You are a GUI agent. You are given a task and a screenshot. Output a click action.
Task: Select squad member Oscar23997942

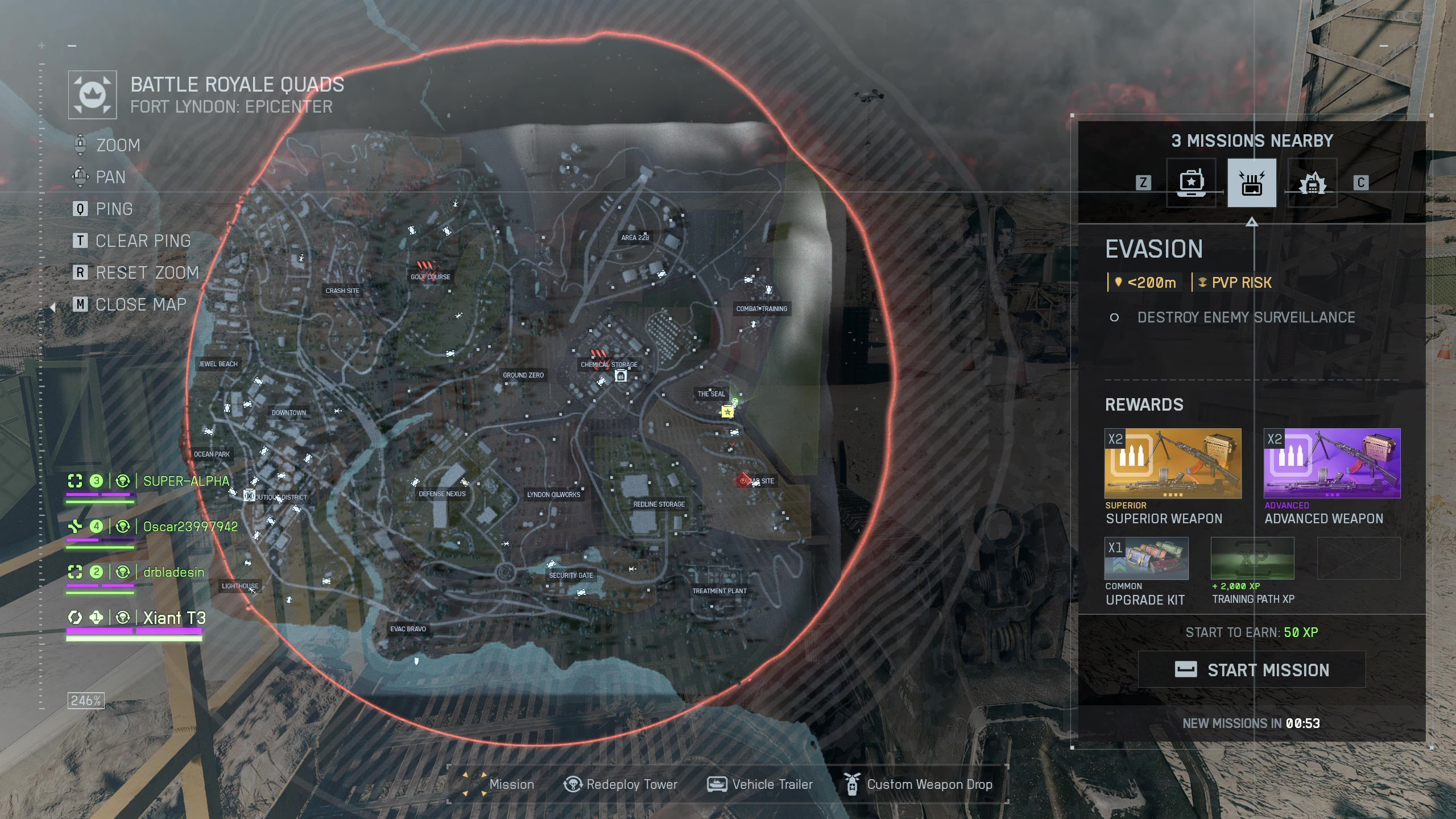pos(190,527)
